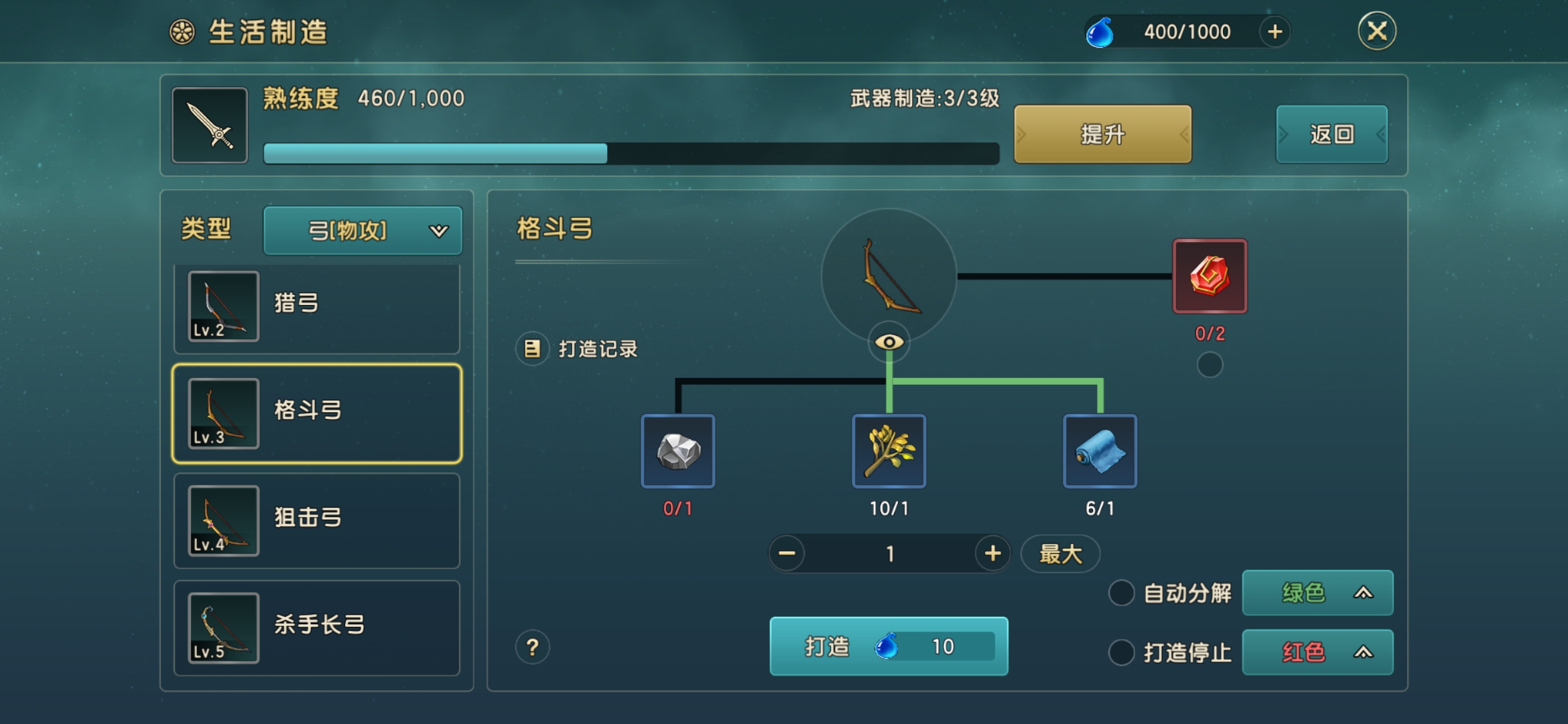Image resolution: width=1568 pixels, height=724 pixels.
Task: Enable the 打造停止 radio button
Action: pos(1121,653)
